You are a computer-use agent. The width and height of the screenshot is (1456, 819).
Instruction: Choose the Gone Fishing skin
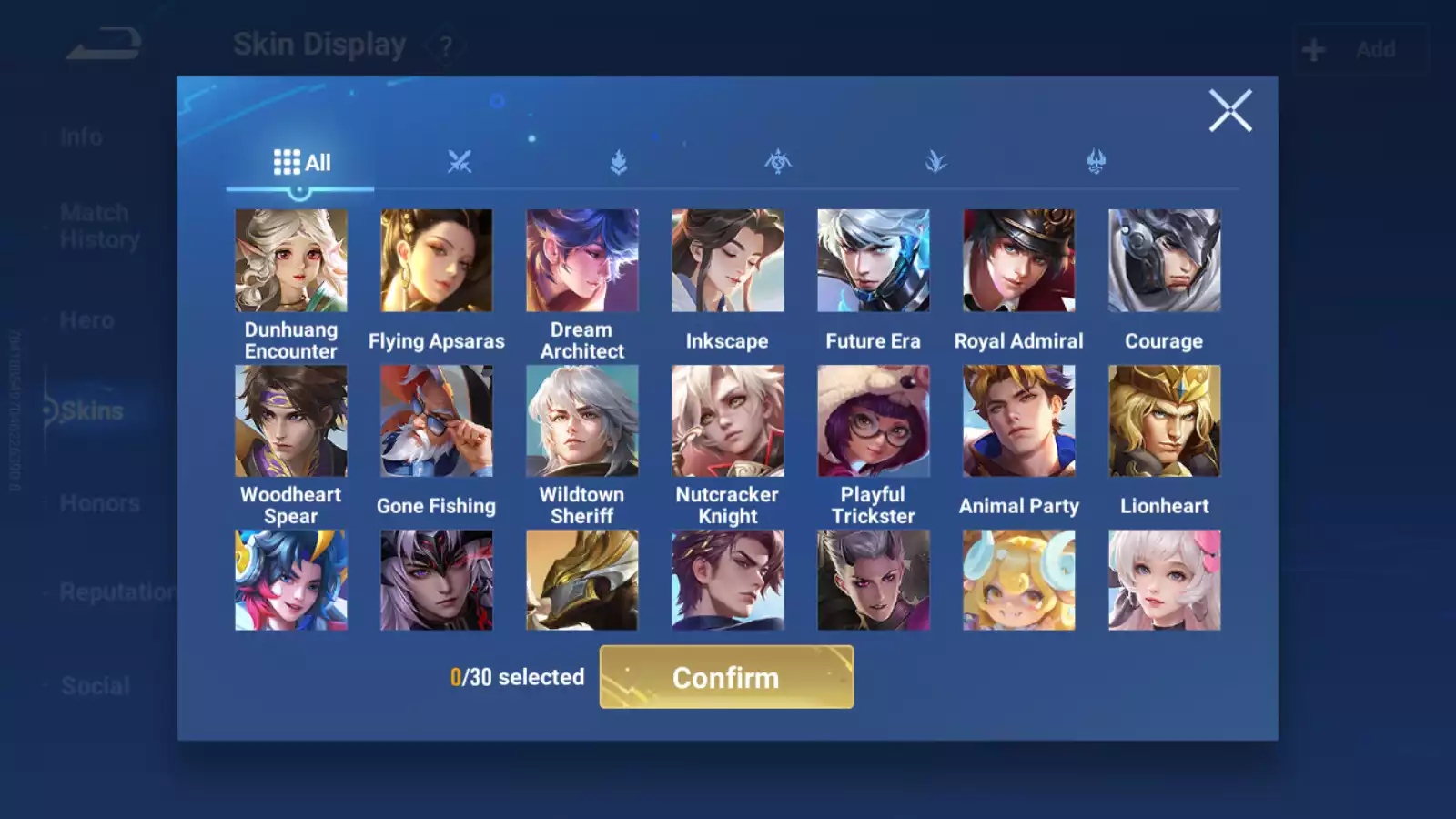pos(437,421)
